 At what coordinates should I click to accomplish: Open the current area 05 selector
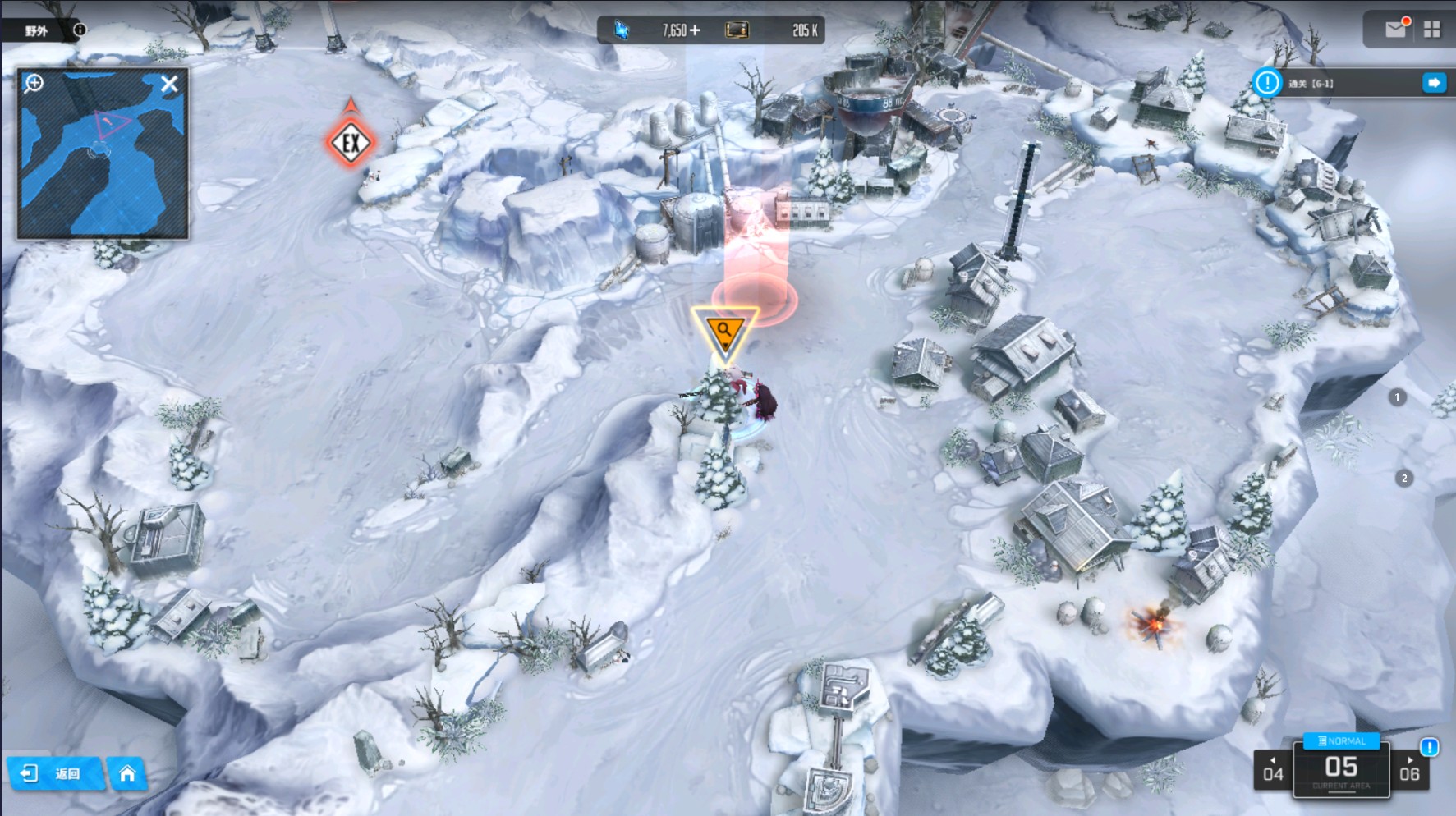[x=1341, y=770]
